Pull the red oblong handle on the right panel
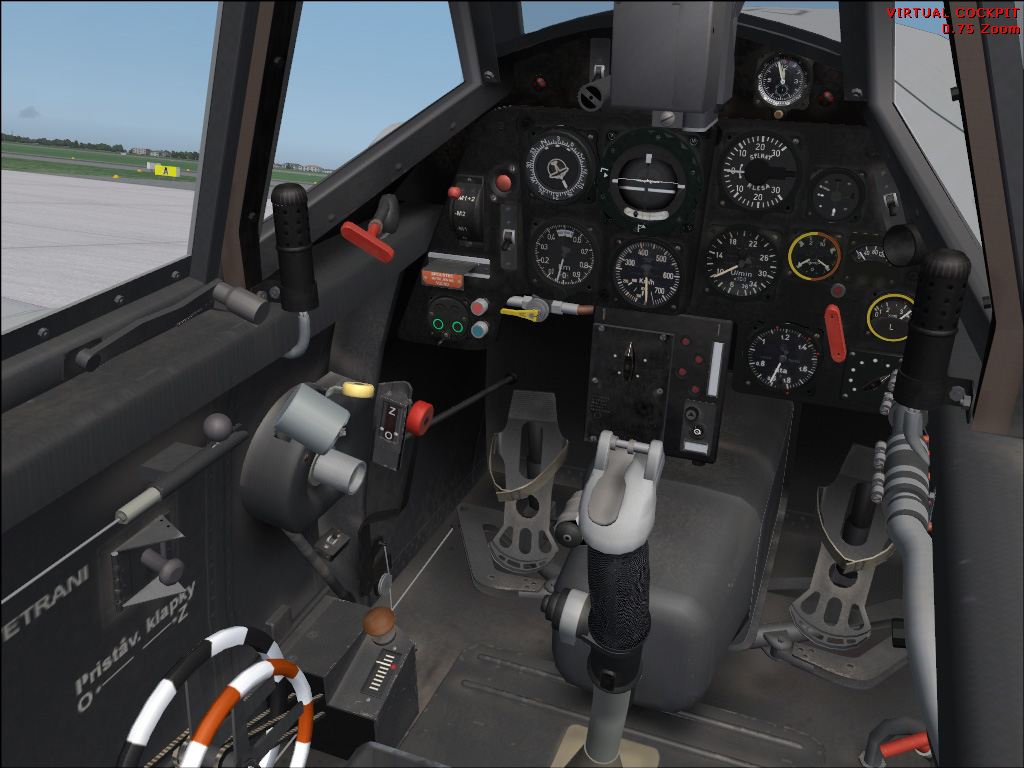This screenshot has width=1024, height=768. coord(836,332)
